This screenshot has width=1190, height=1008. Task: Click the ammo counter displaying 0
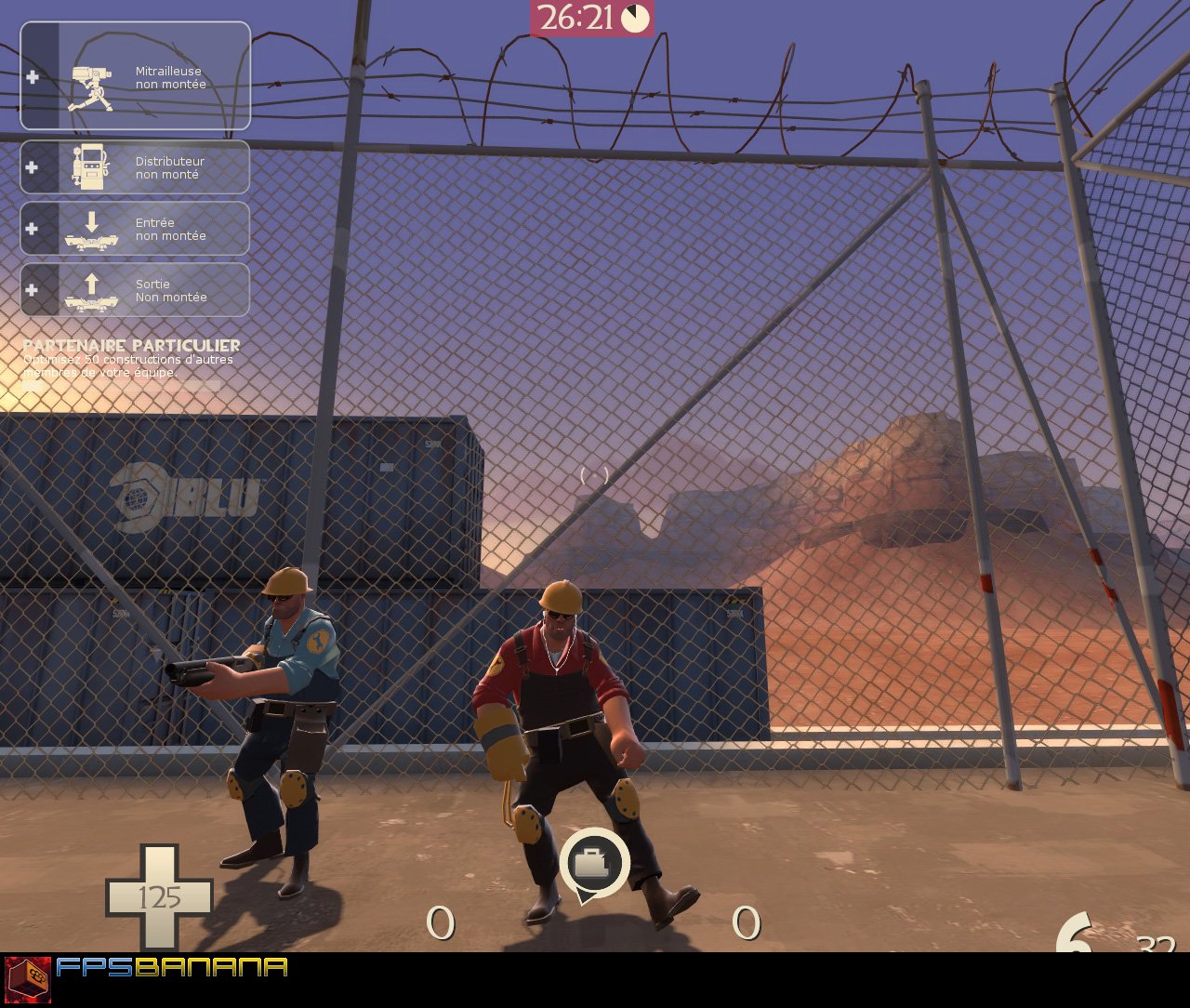439,921
